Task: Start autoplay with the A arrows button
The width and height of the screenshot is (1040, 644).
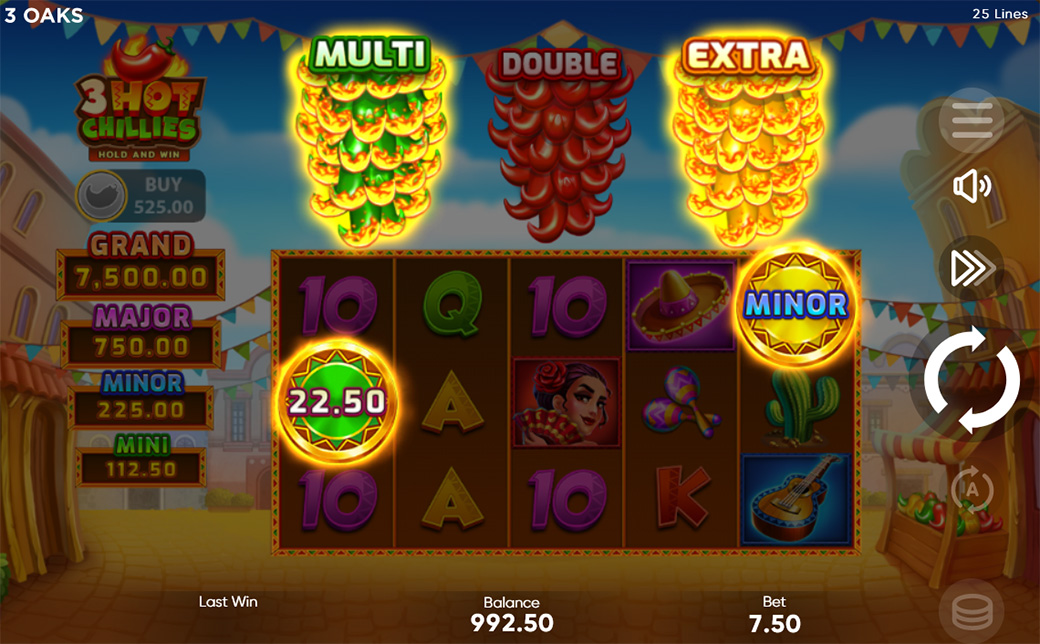Action: [972, 489]
